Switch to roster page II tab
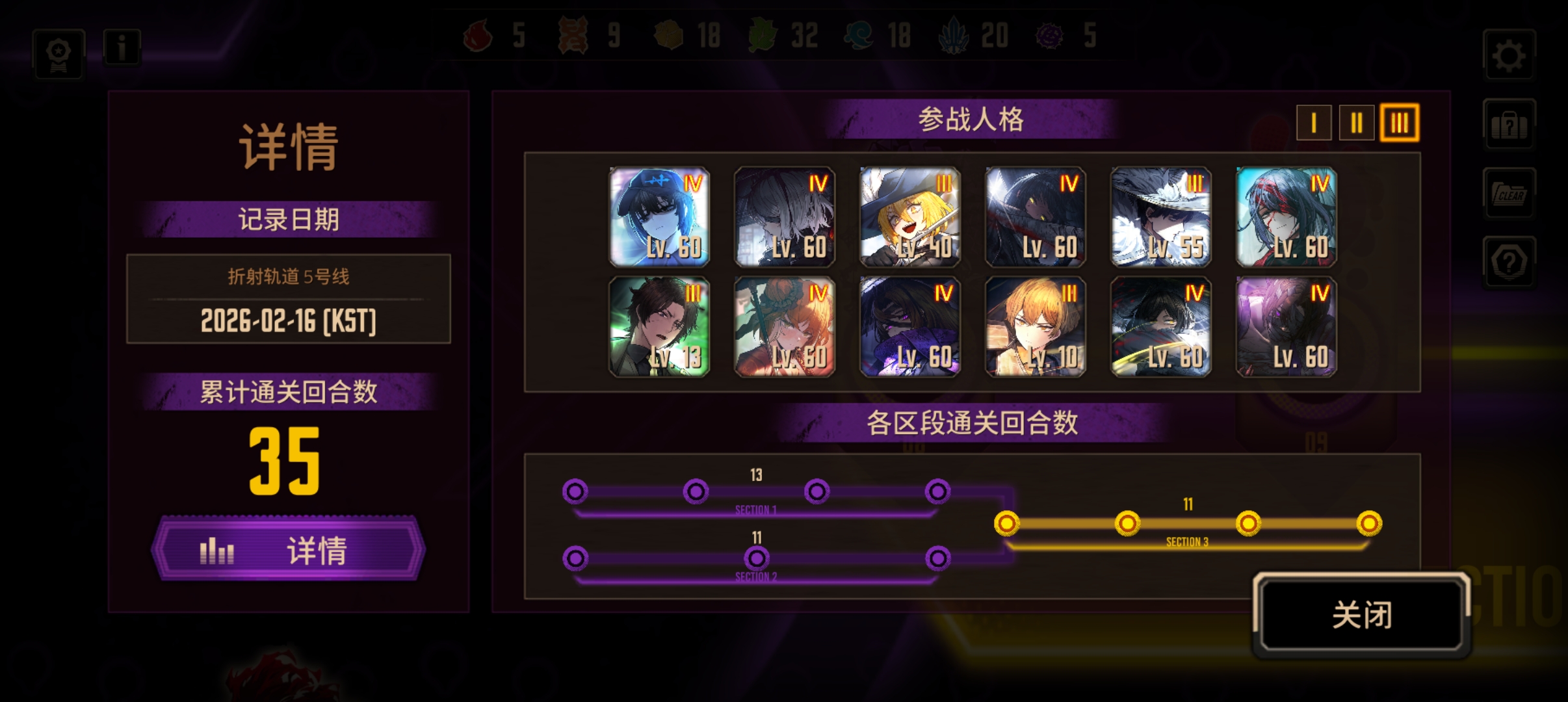Screen dimensions: 1568x702 1357,122
